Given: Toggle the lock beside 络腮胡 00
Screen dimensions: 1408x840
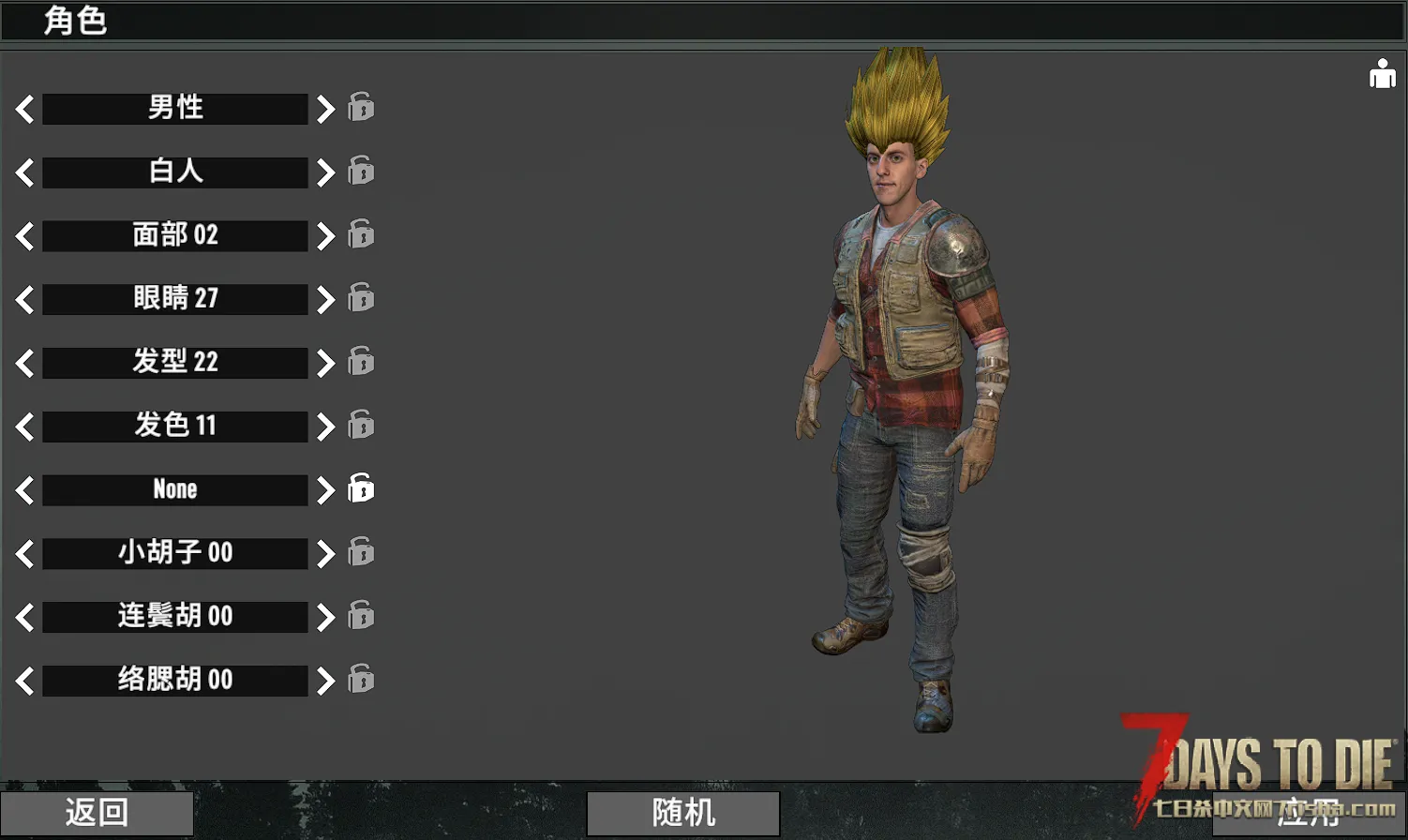Looking at the screenshot, I should [361, 679].
